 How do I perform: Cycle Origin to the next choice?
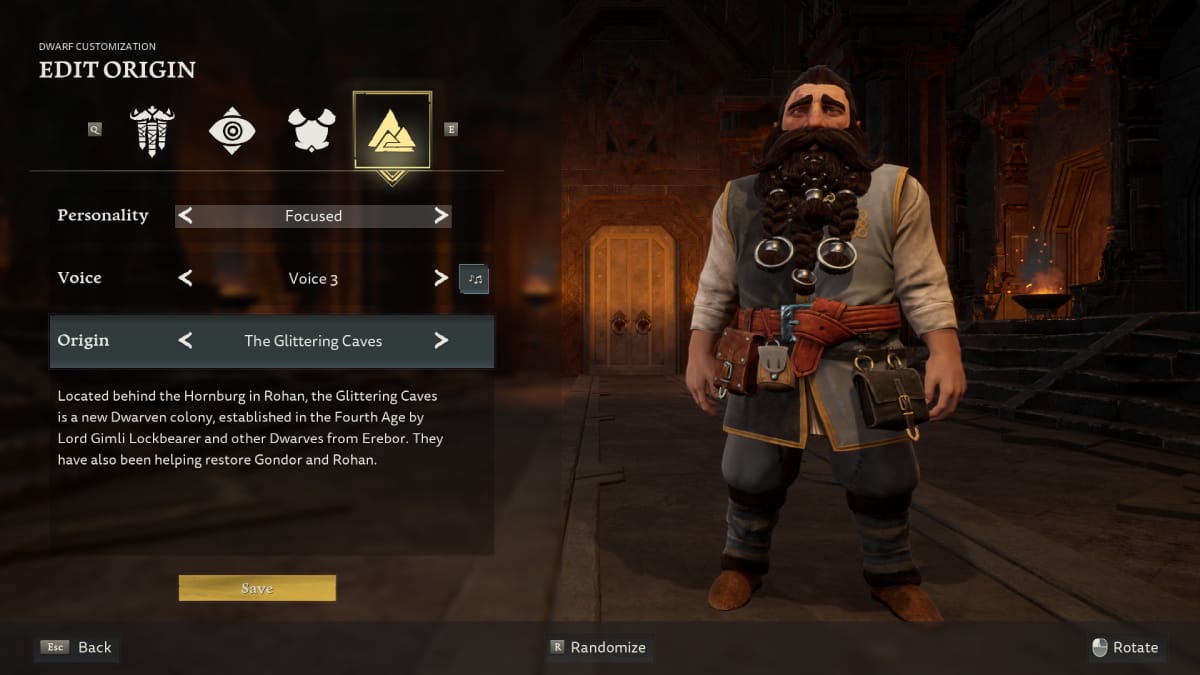click(x=441, y=341)
